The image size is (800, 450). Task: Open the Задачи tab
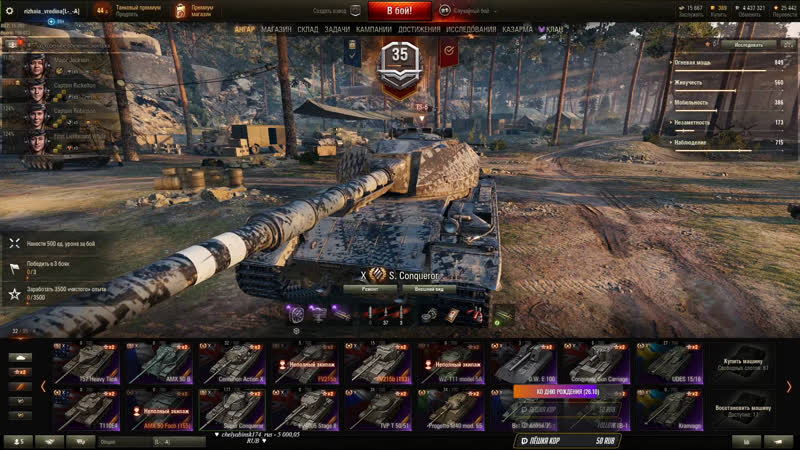(x=338, y=29)
